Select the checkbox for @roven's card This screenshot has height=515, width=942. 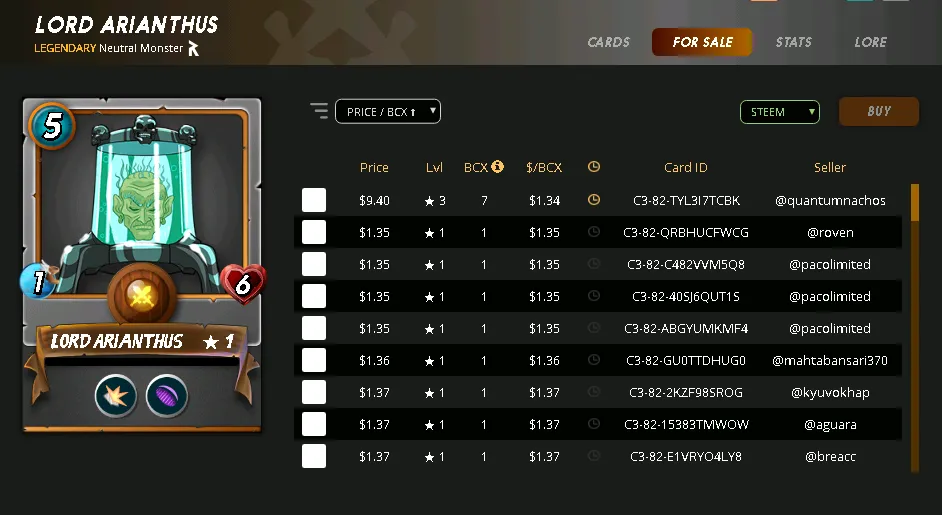click(314, 232)
